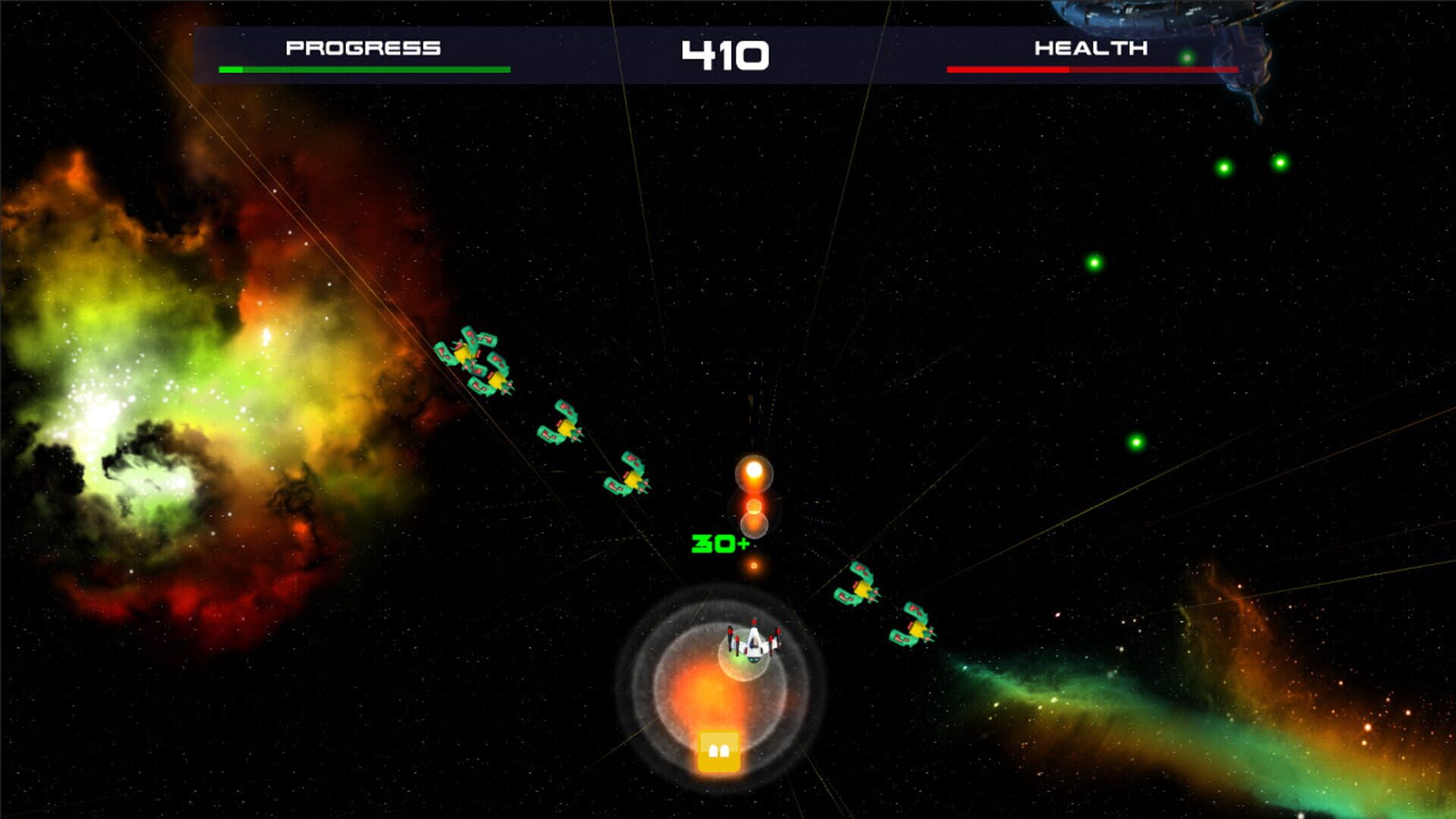
Task: Click the small orange spark below the fireball
Action: point(755,565)
